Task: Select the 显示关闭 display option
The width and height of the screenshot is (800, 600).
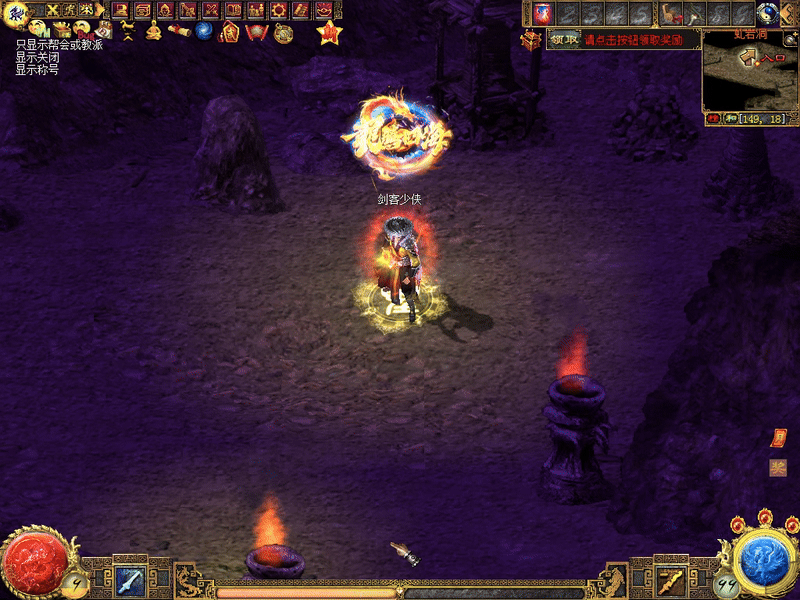Action: coord(37,57)
